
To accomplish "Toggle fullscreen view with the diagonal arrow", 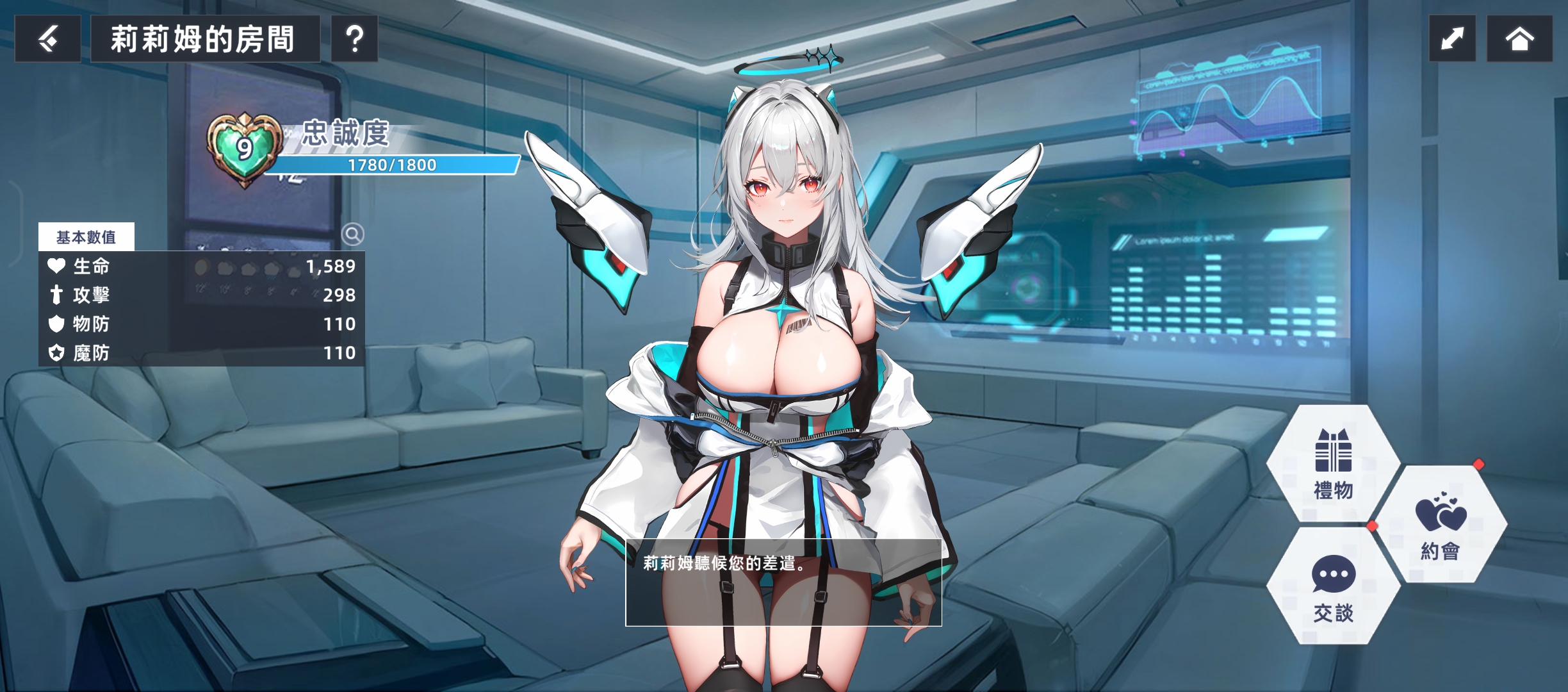I will coord(1452,39).
